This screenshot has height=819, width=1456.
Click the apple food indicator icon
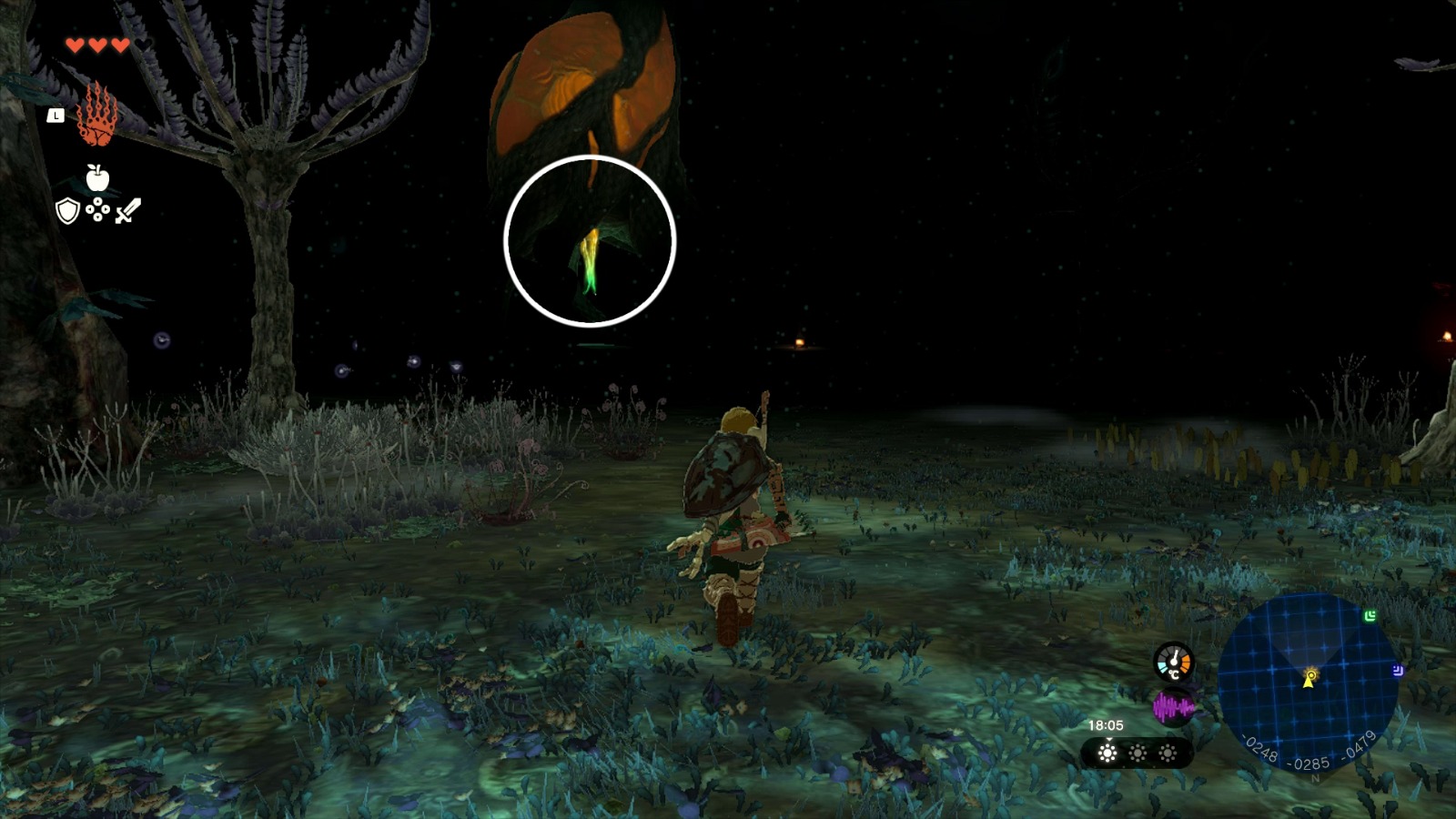pos(97,177)
